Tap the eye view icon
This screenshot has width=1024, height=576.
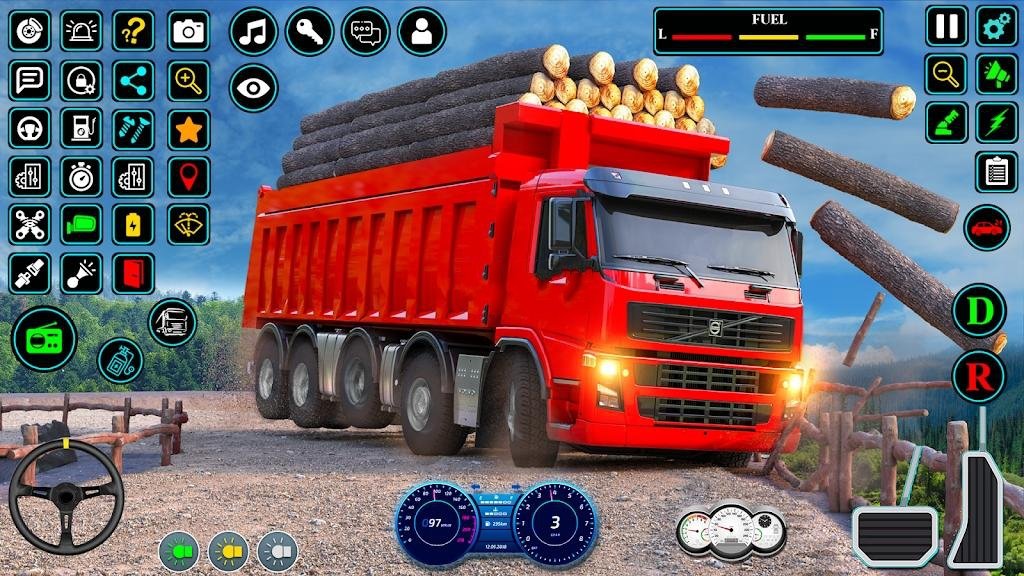pos(254,87)
